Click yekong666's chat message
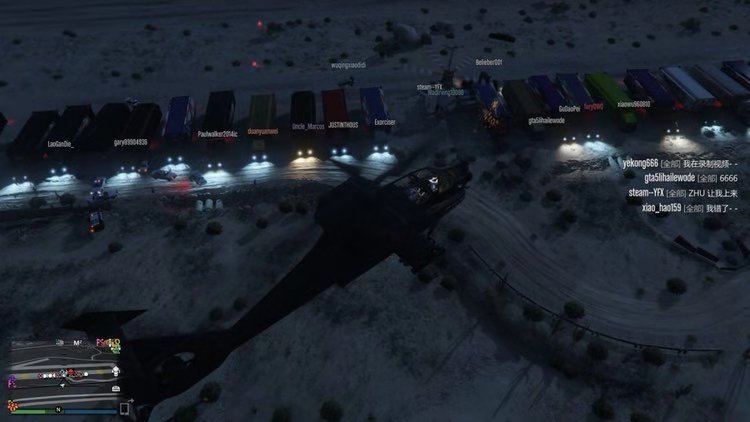The image size is (750, 422). tap(681, 163)
